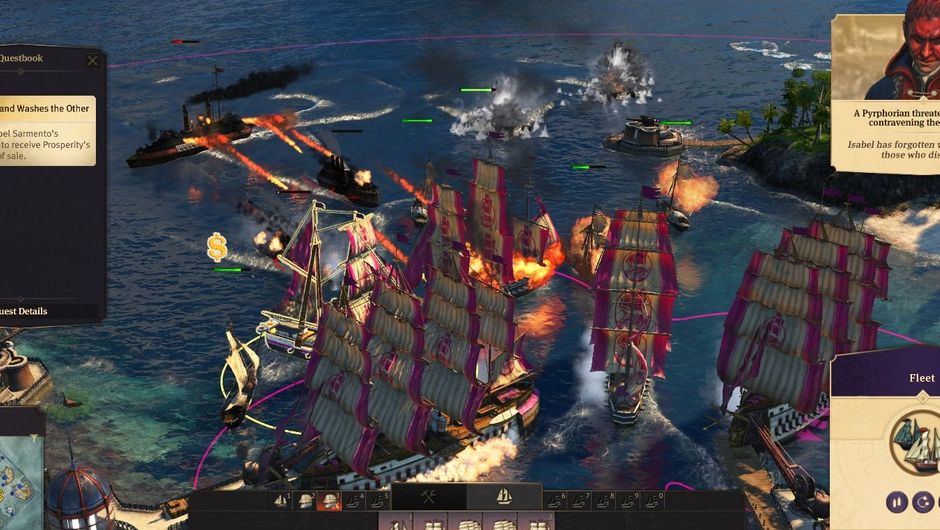Switch to the hammer build menu tab
Viewport: 940px width, 530px height.
tap(429, 497)
